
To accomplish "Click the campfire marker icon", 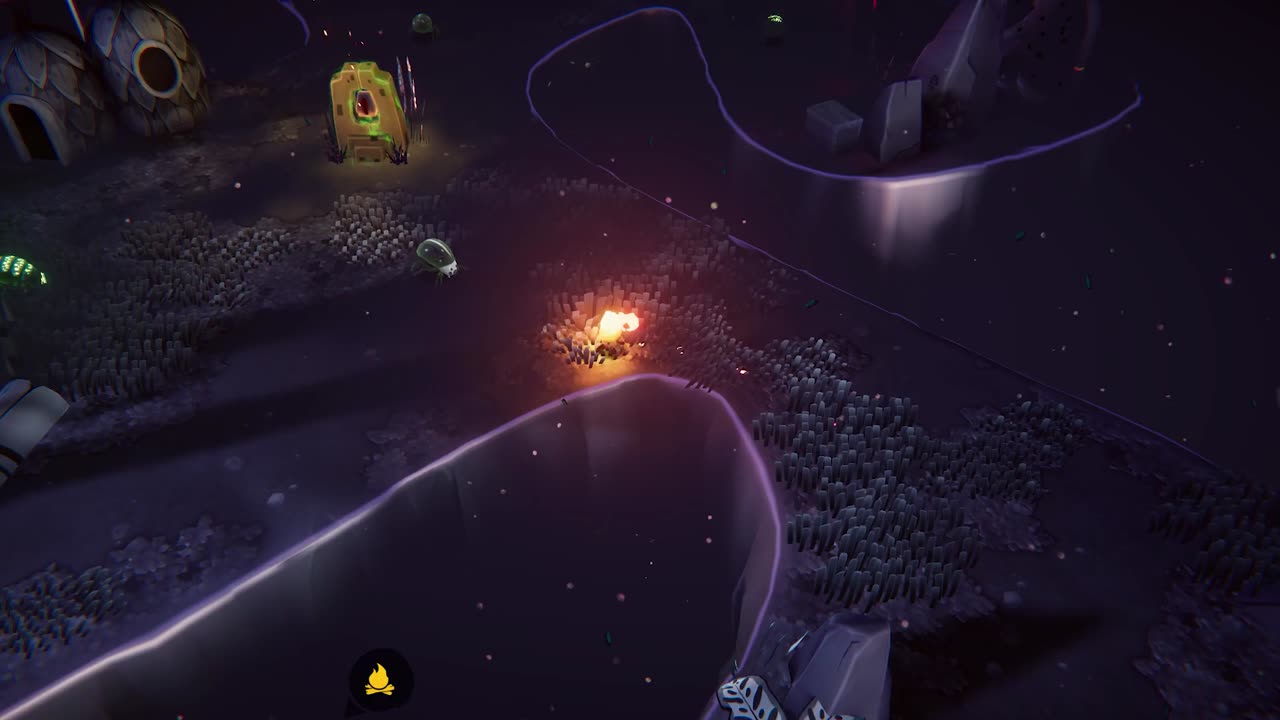I will tap(379, 680).
